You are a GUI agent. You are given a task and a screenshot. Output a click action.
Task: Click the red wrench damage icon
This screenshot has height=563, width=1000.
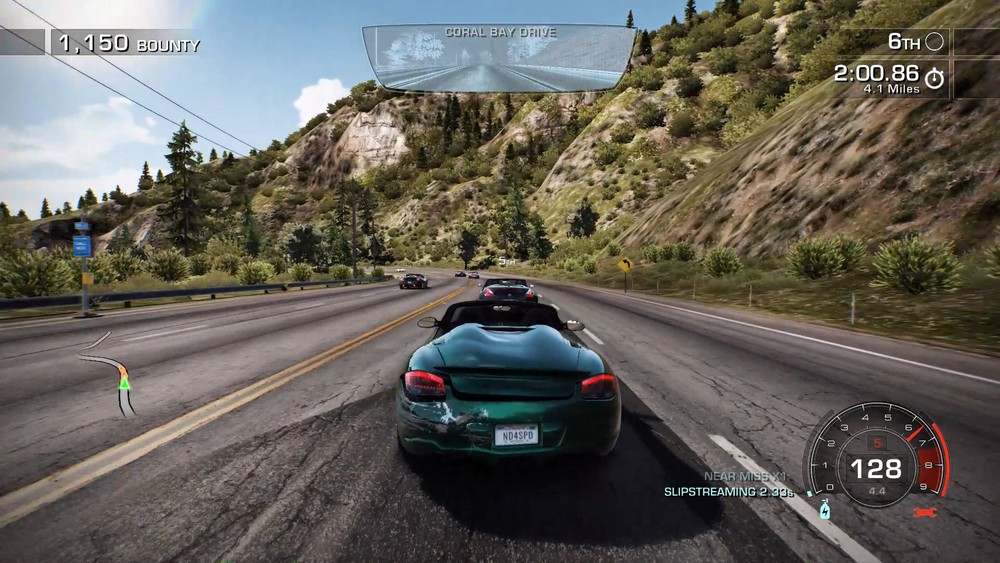925,511
